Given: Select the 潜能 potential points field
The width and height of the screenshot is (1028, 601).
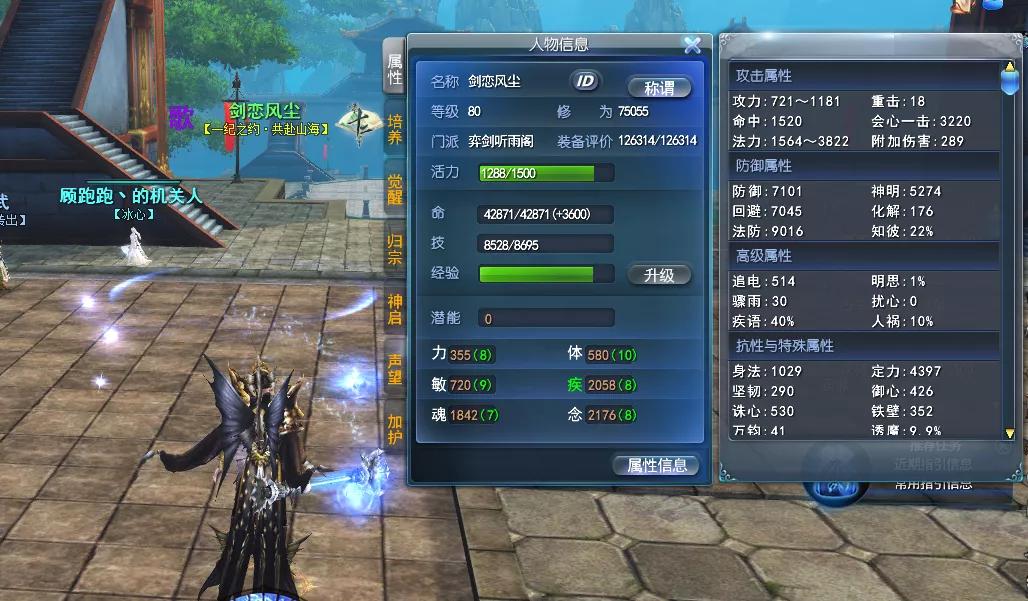Looking at the screenshot, I should tap(545, 319).
